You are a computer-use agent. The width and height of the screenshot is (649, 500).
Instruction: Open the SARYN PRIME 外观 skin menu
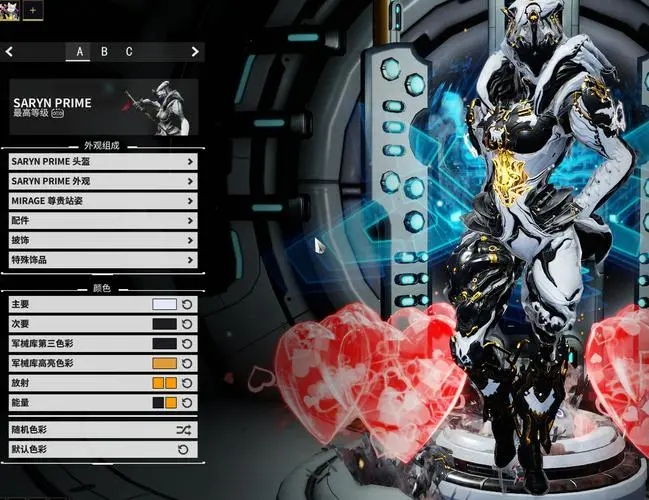[102, 180]
